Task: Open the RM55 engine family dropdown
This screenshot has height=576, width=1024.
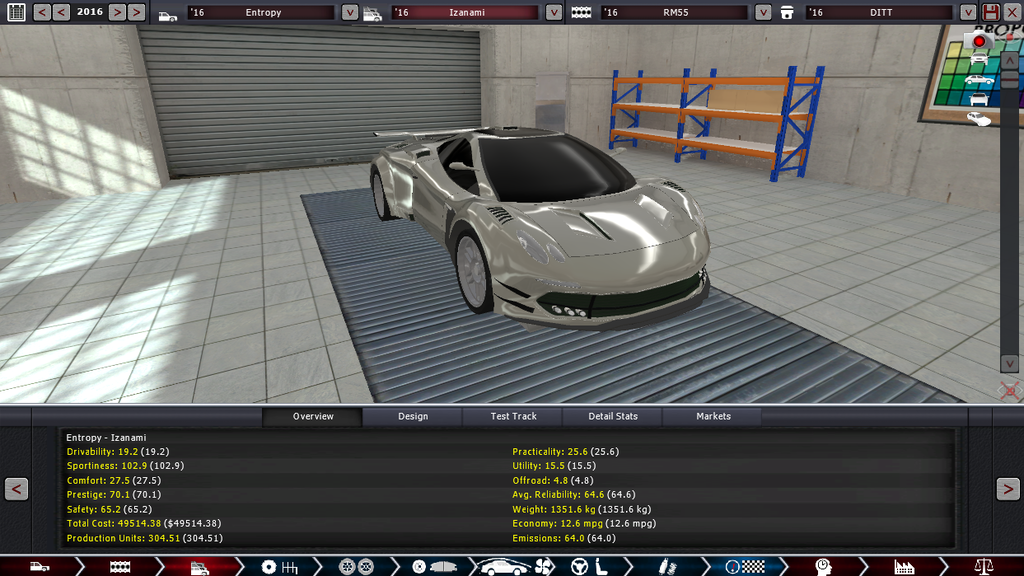Action: tap(763, 13)
